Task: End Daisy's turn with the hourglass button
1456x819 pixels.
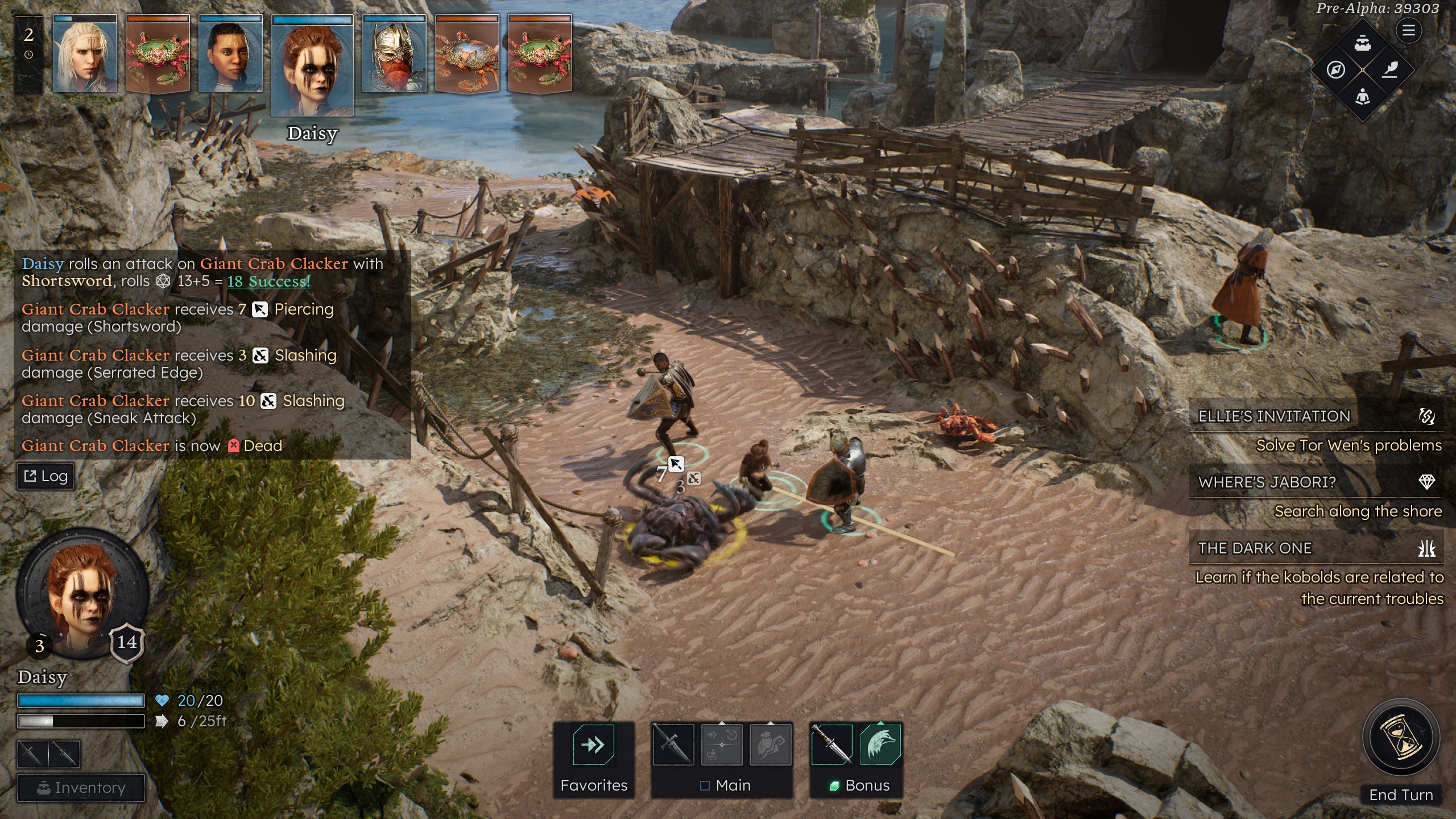Action: coord(1401,738)
